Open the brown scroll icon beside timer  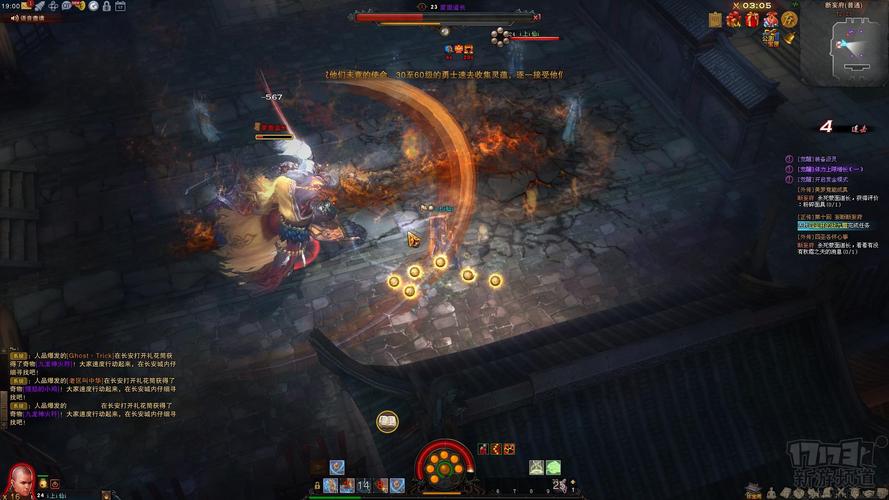716,19
